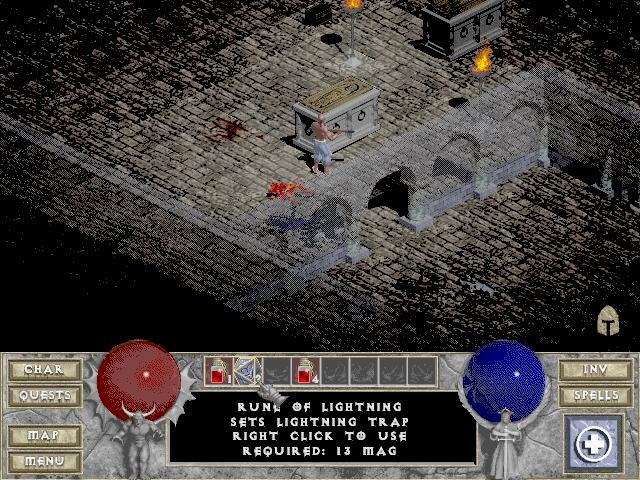This screenshot has height=480, width=640.
Task: Open the CHAR character sheet
Action: coord(43,370)
